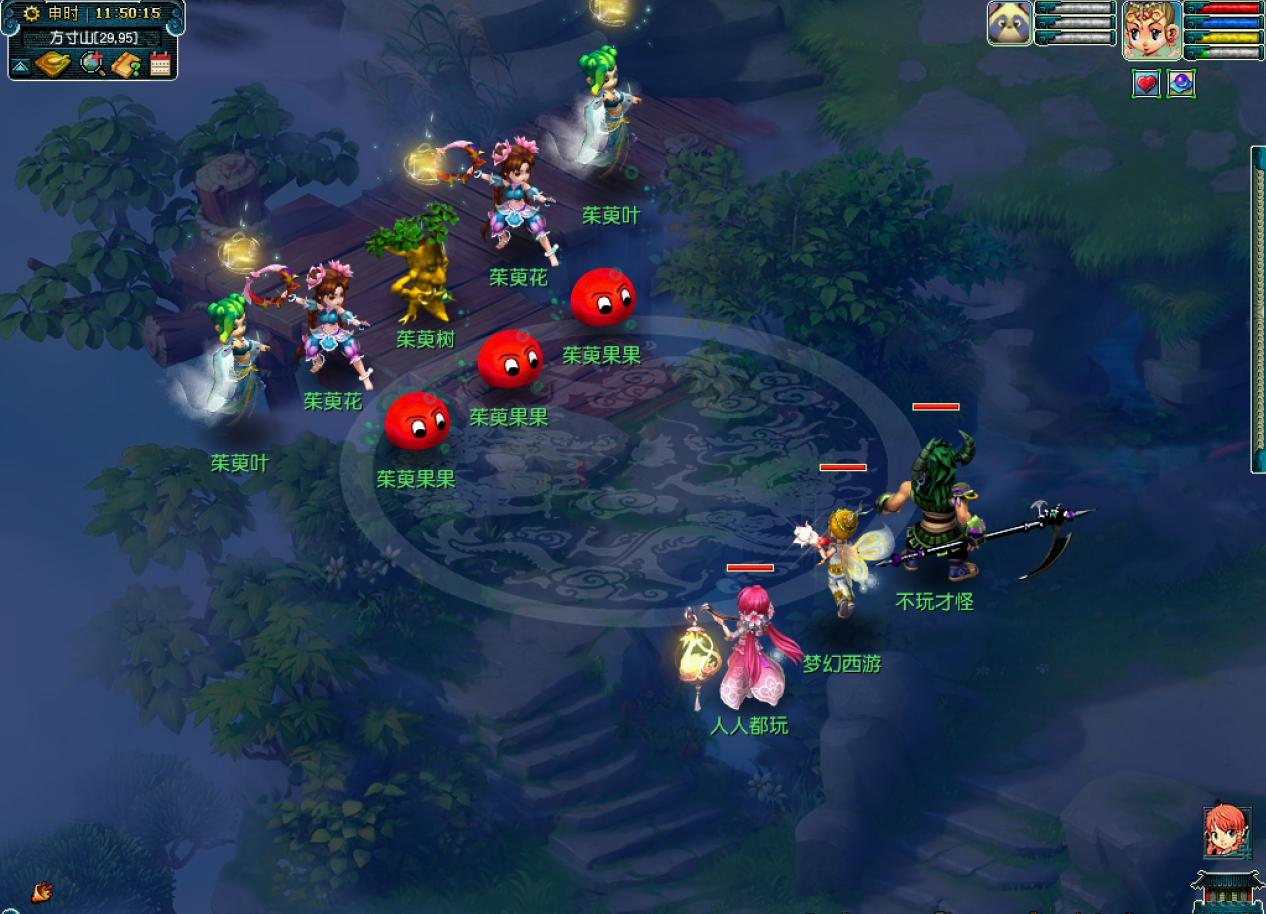Click the panda pet portrait
The width and height of the screenshot is (1266, 914).
click(x=1010, y=23)
